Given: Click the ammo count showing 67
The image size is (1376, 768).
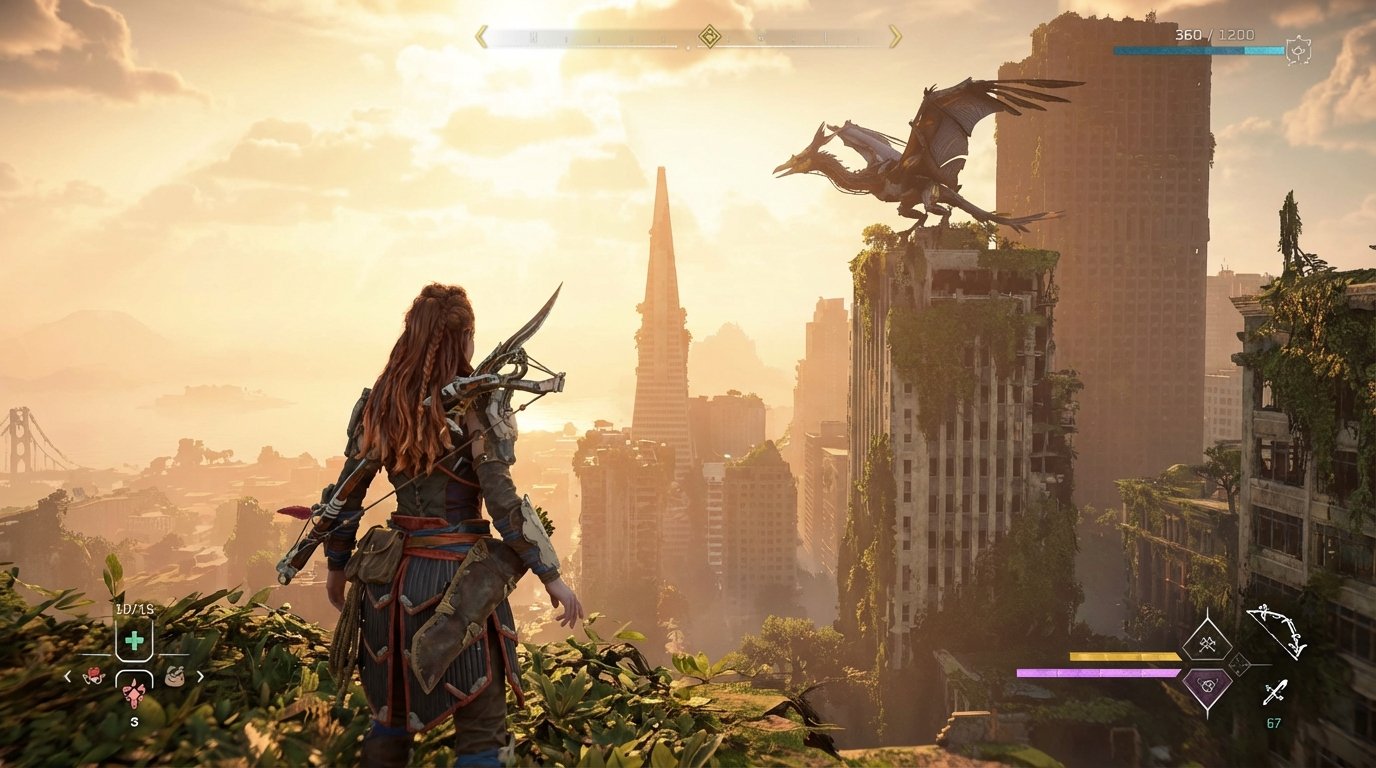Looking at the screenshot, I should click(x=1274, y=721).
